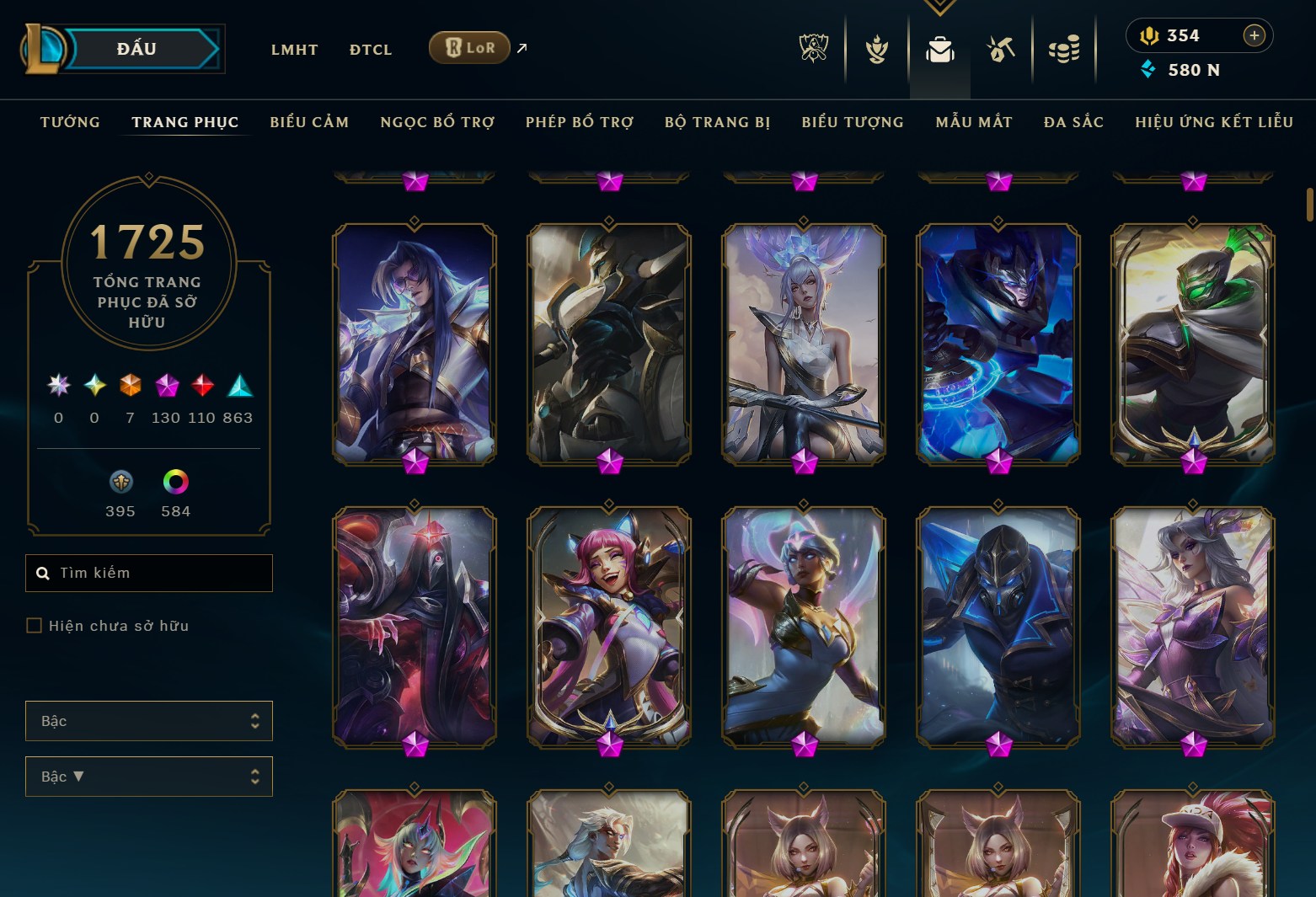Click the chroma color wheel
This screenshot has width=1316, height=897.
point(175,481)
